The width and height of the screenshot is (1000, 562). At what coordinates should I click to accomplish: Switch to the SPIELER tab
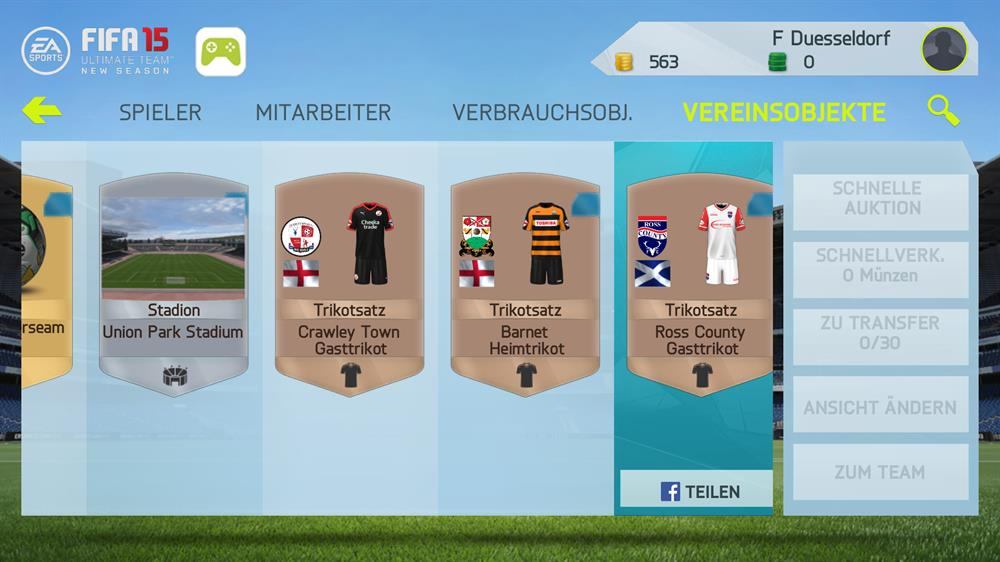(x=160, y=112)
